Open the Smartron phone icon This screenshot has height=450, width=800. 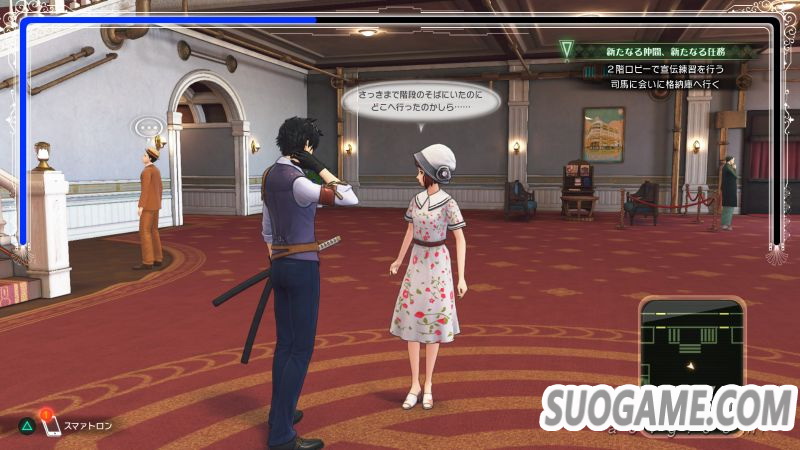49,426
